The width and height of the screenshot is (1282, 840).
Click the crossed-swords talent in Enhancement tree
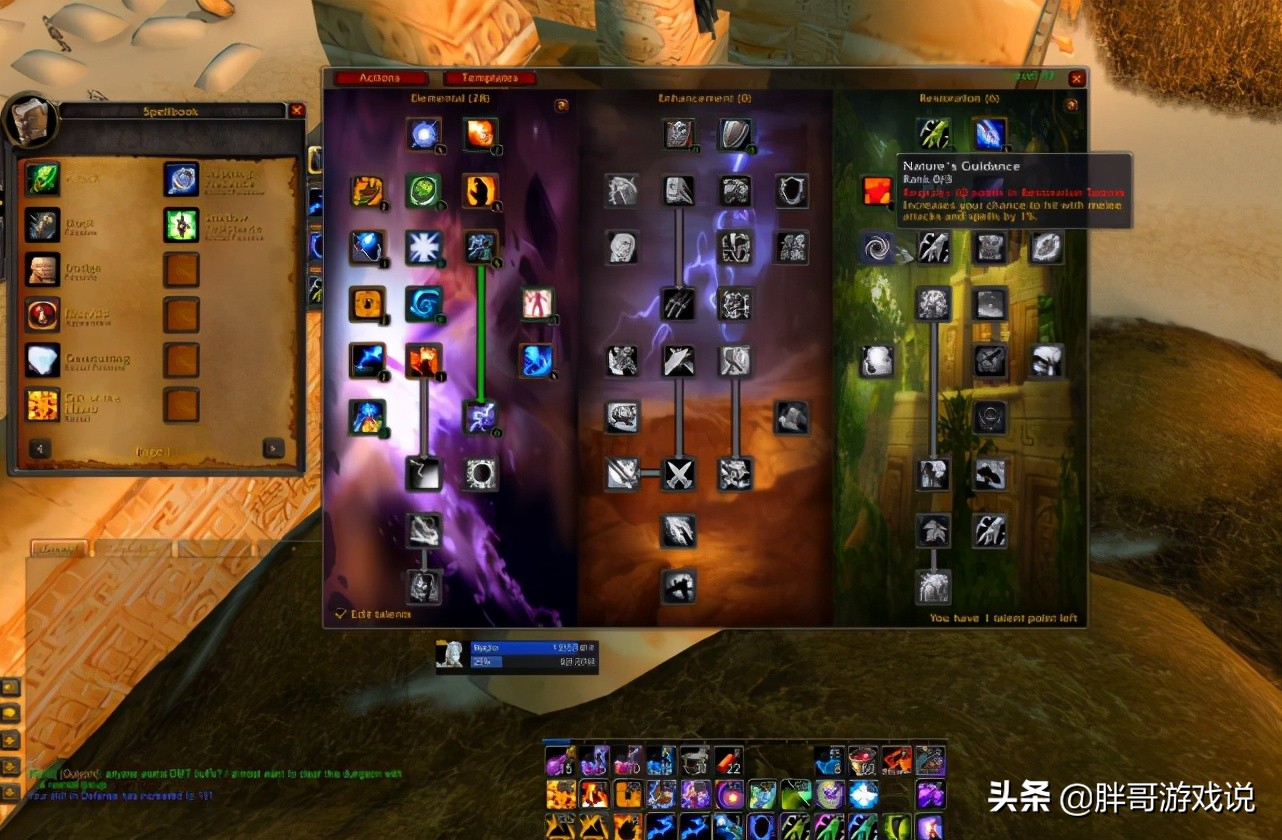[679, 475]
